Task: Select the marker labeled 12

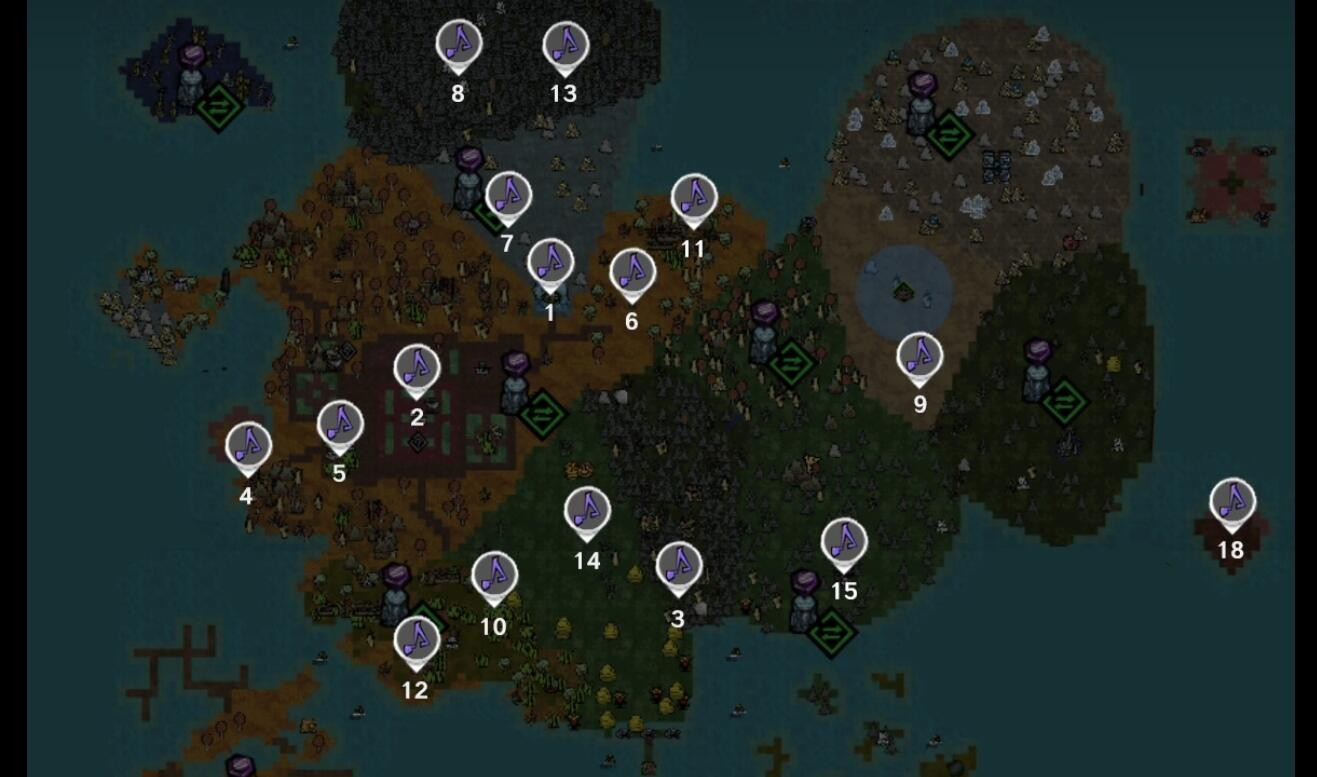Action: click(416, 640)
